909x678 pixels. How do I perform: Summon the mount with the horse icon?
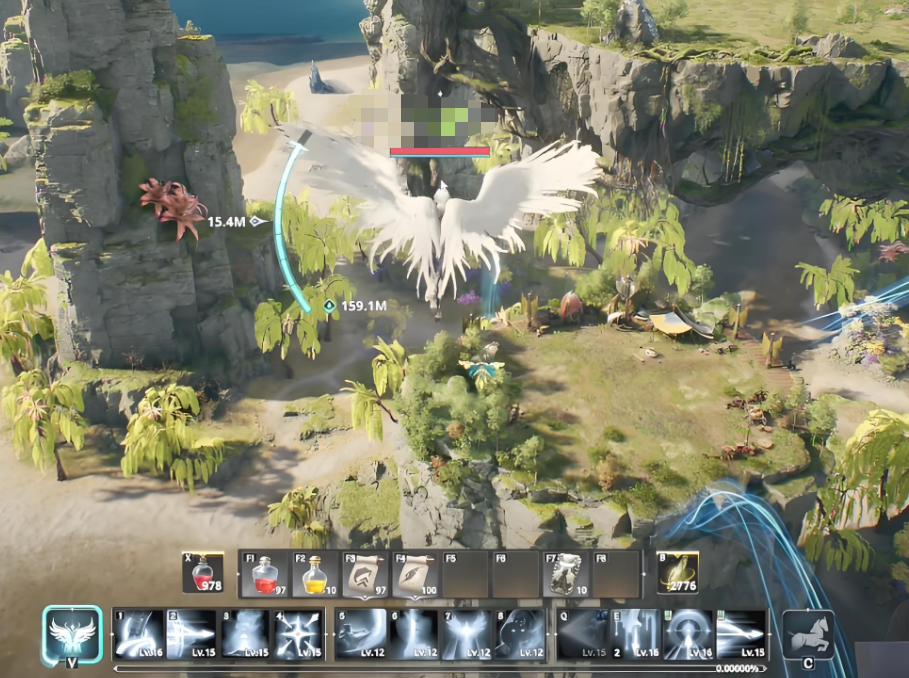[807, 634]
